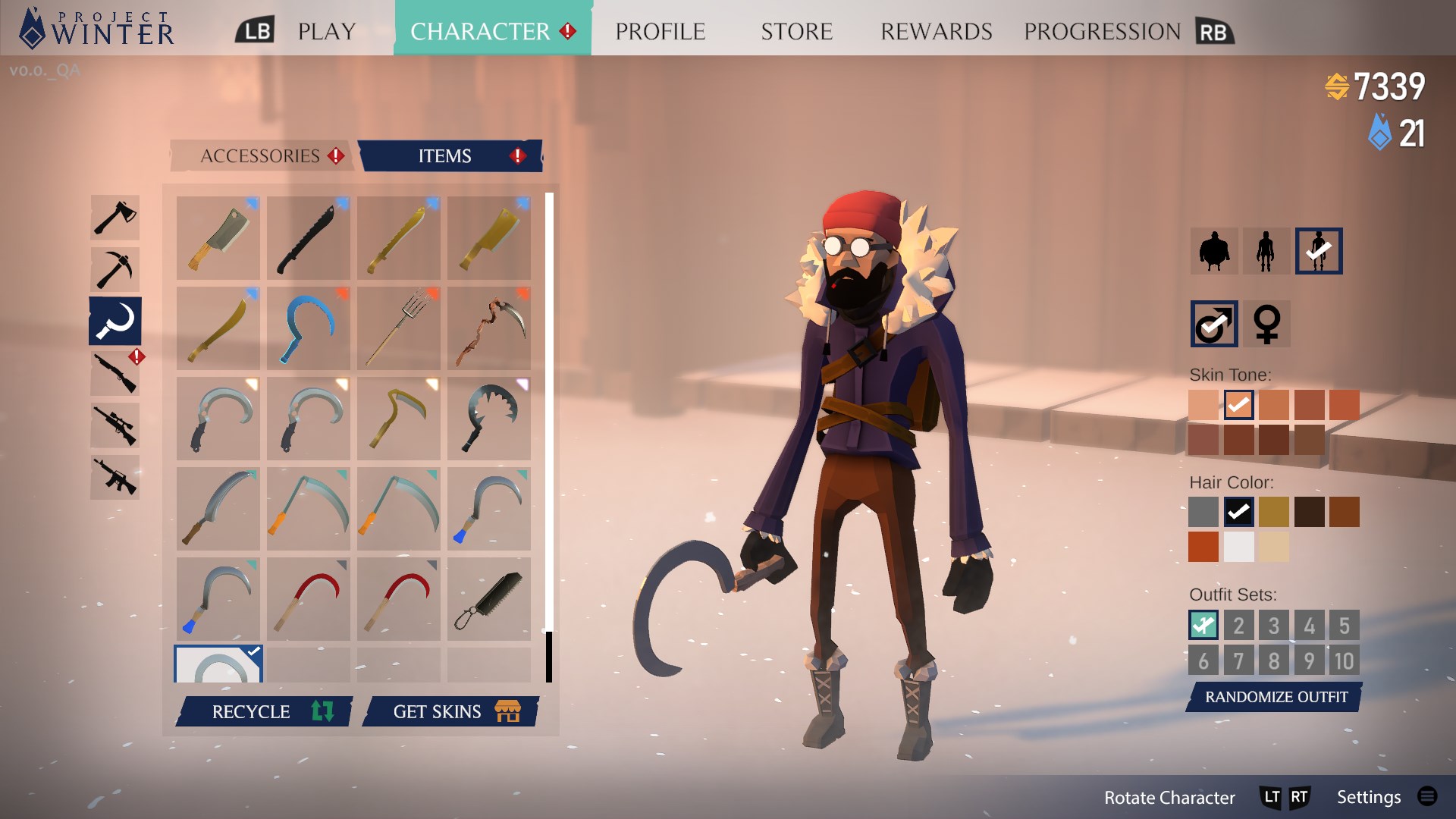Screen dimensions: 1456x819
Task: Select the axe weapon category
Action: coord(115,218)
